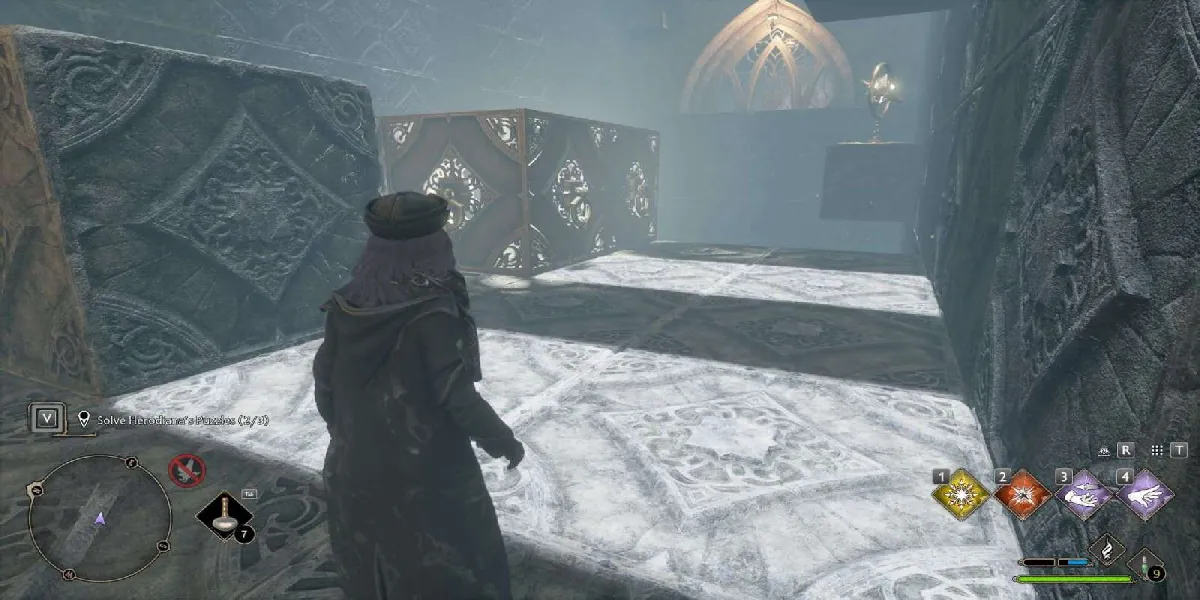Select the yellow snowflake spell in slot 1
This screenshot has width=1200, height=600.
(x=961, y=495)
